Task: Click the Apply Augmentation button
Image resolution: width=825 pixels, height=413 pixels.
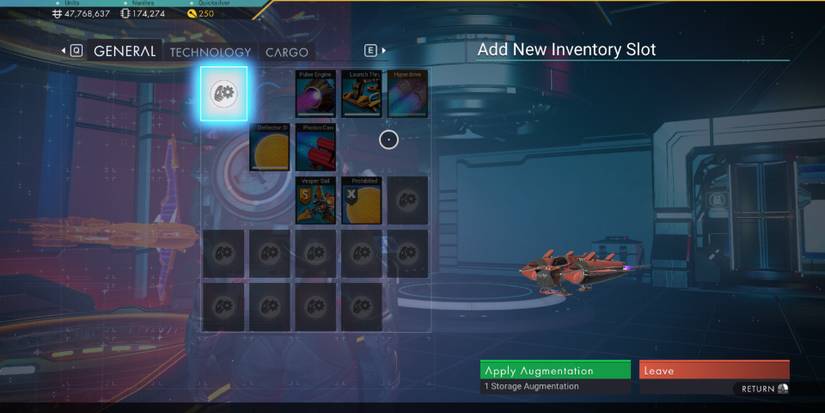Action: tap(555, 370)
